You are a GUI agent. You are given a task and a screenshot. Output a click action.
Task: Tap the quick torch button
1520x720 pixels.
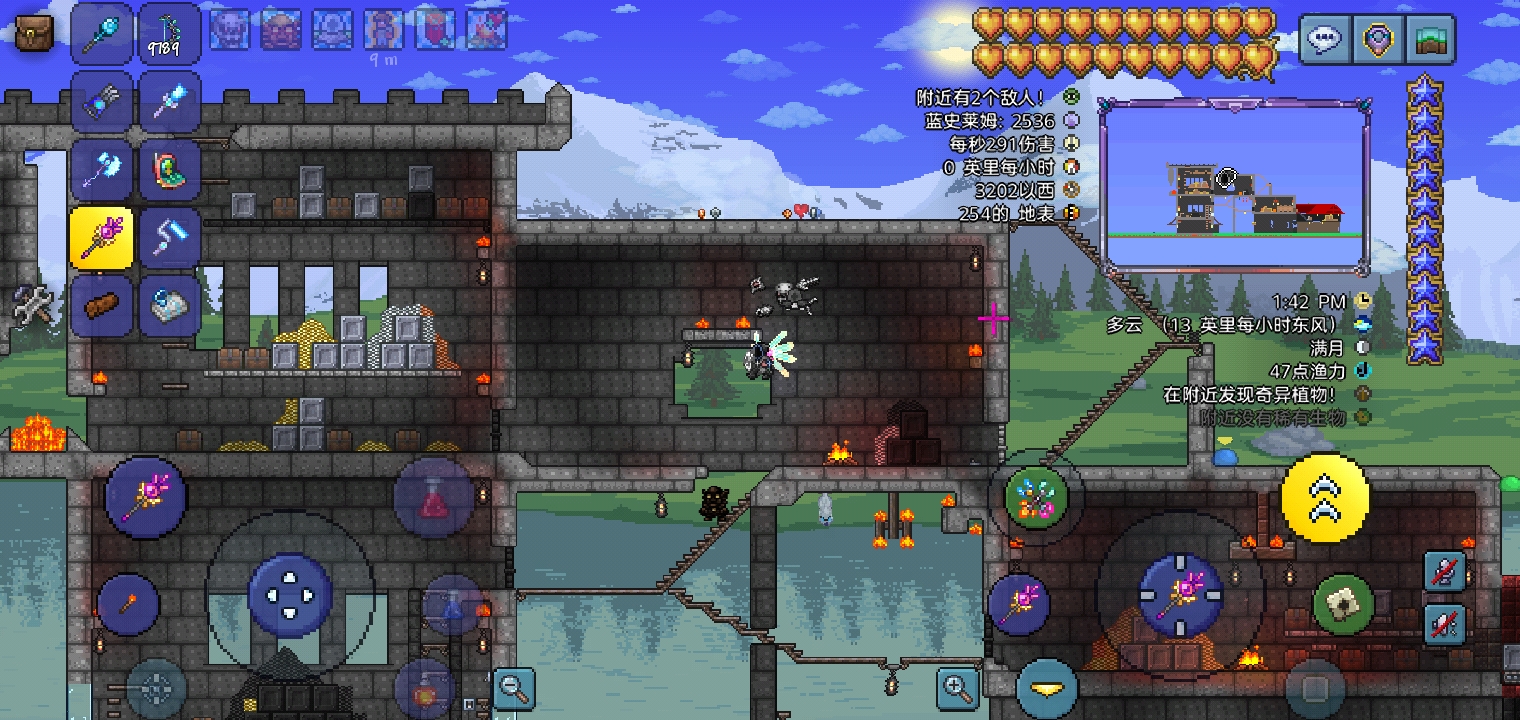click(x=128, y=603)
